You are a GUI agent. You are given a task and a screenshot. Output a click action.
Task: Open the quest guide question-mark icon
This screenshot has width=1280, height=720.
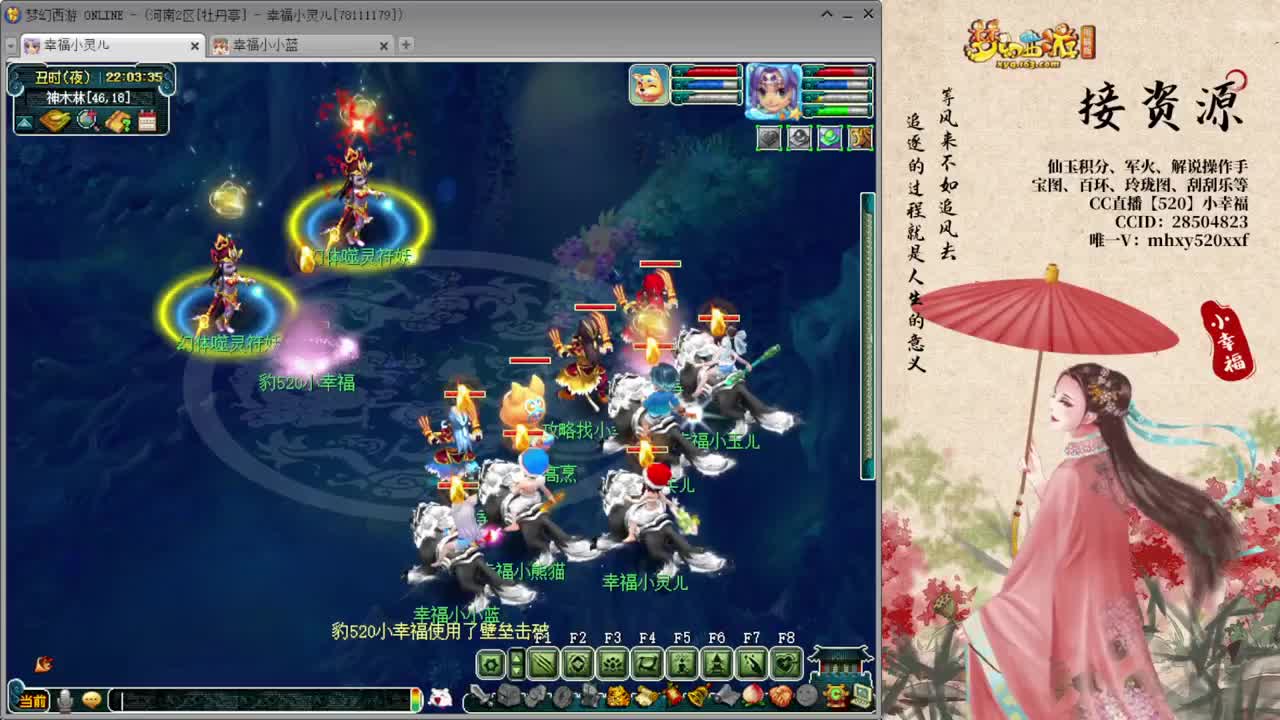click(x=119, y=121)
